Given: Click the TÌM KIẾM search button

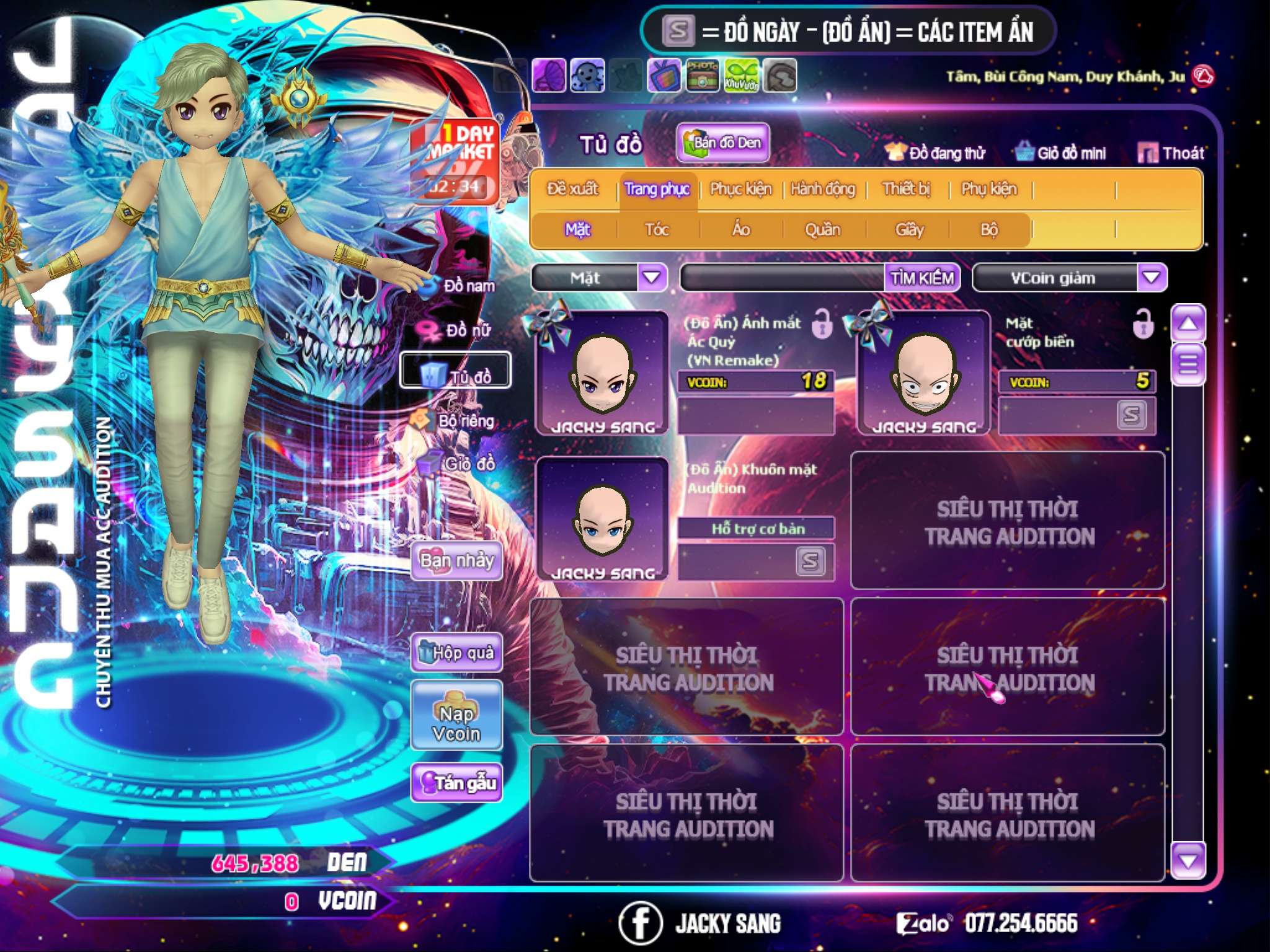Looking at the screenshot, I should click(x=922, y=278).
